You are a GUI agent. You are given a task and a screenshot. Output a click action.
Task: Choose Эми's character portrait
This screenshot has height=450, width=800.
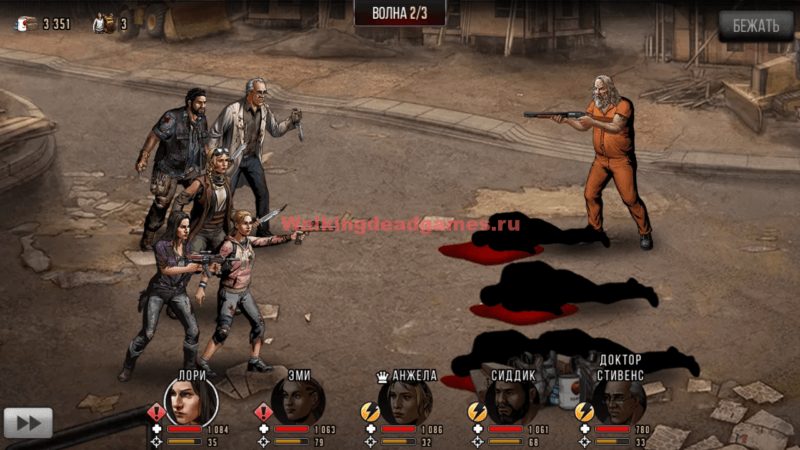(x=298, y=402)
